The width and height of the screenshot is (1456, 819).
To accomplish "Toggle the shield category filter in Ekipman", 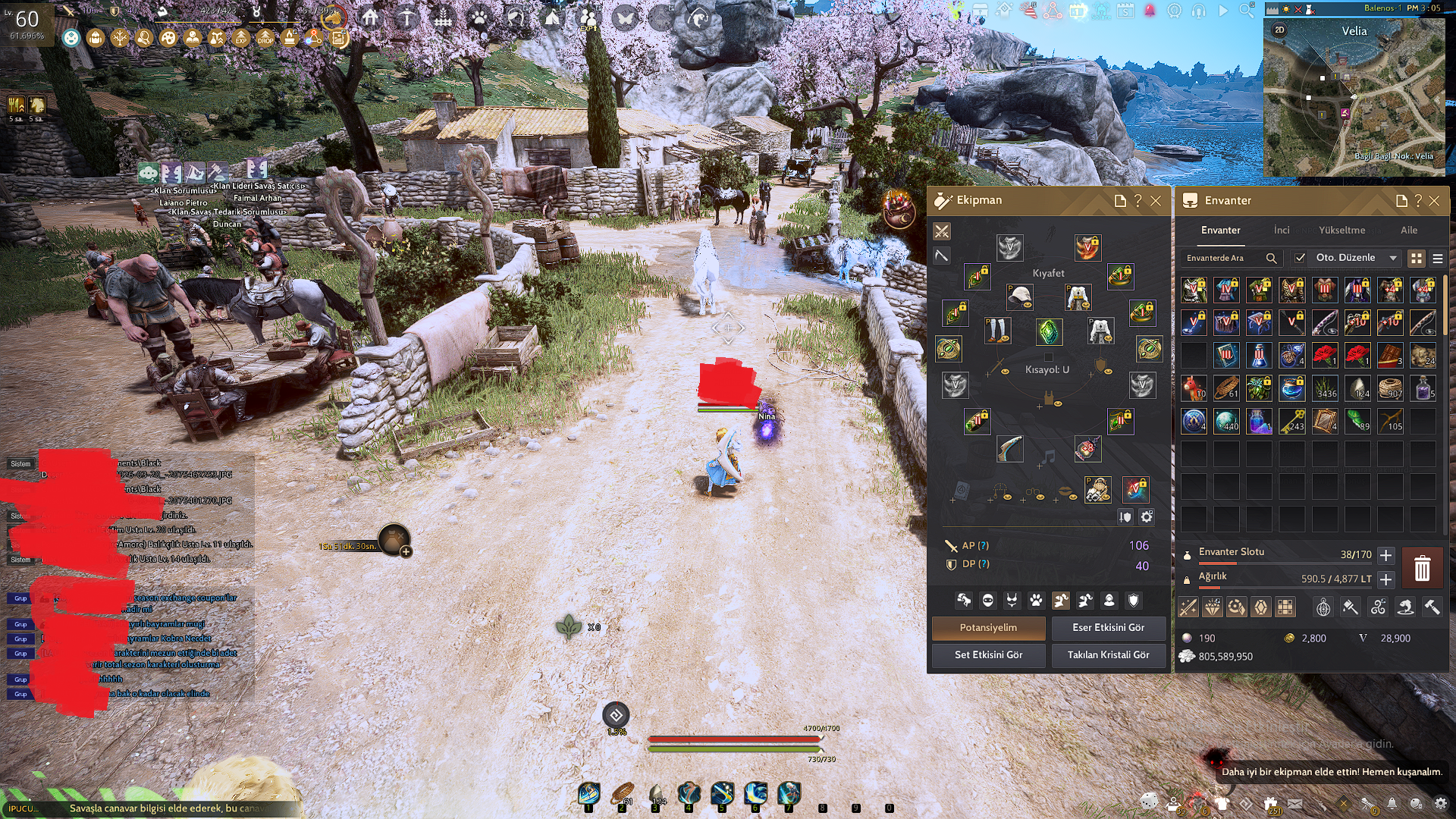I will [x=1134, y=601].
